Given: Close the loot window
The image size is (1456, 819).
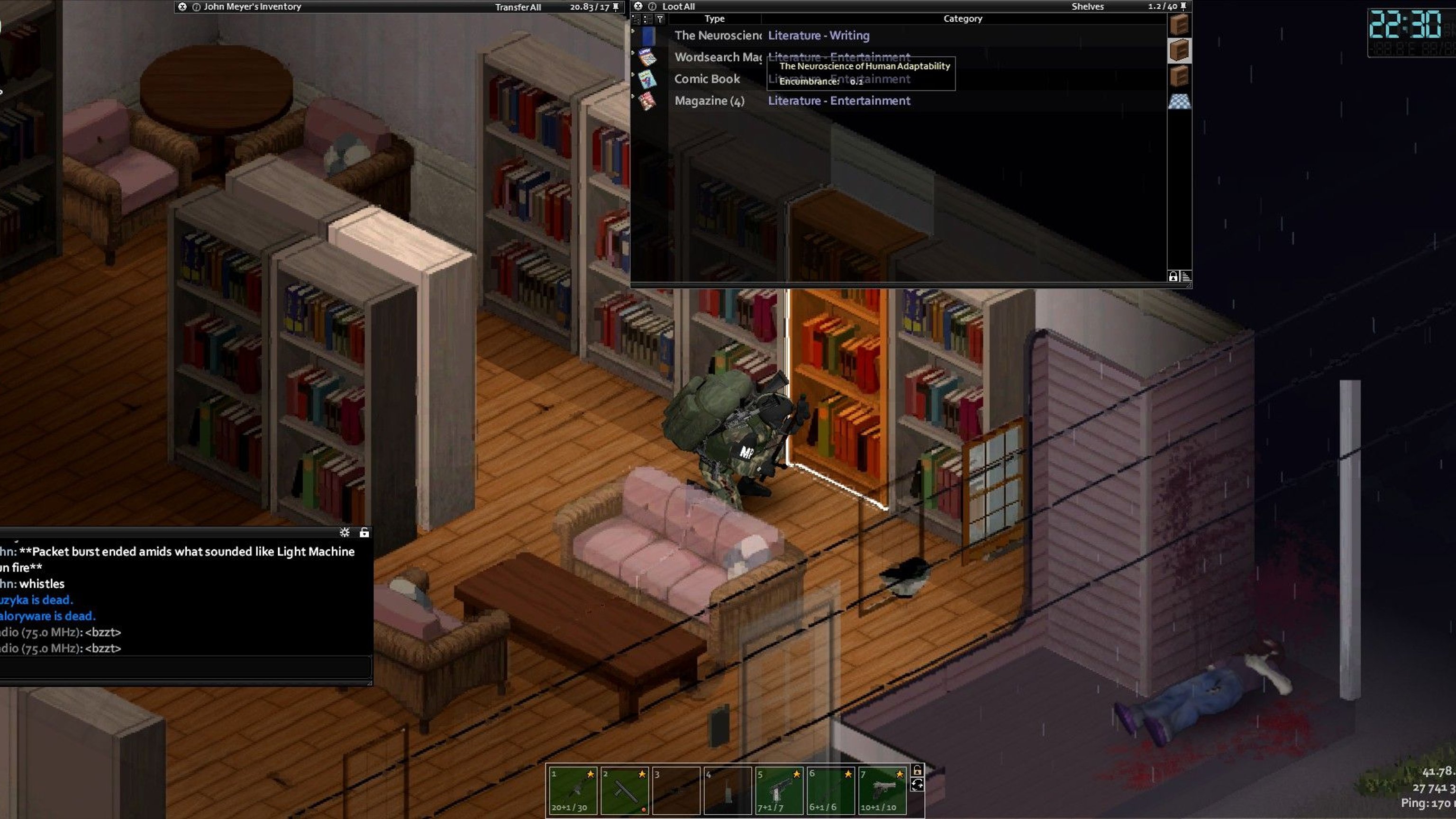Looking at the screenshot, I should 638,6.
